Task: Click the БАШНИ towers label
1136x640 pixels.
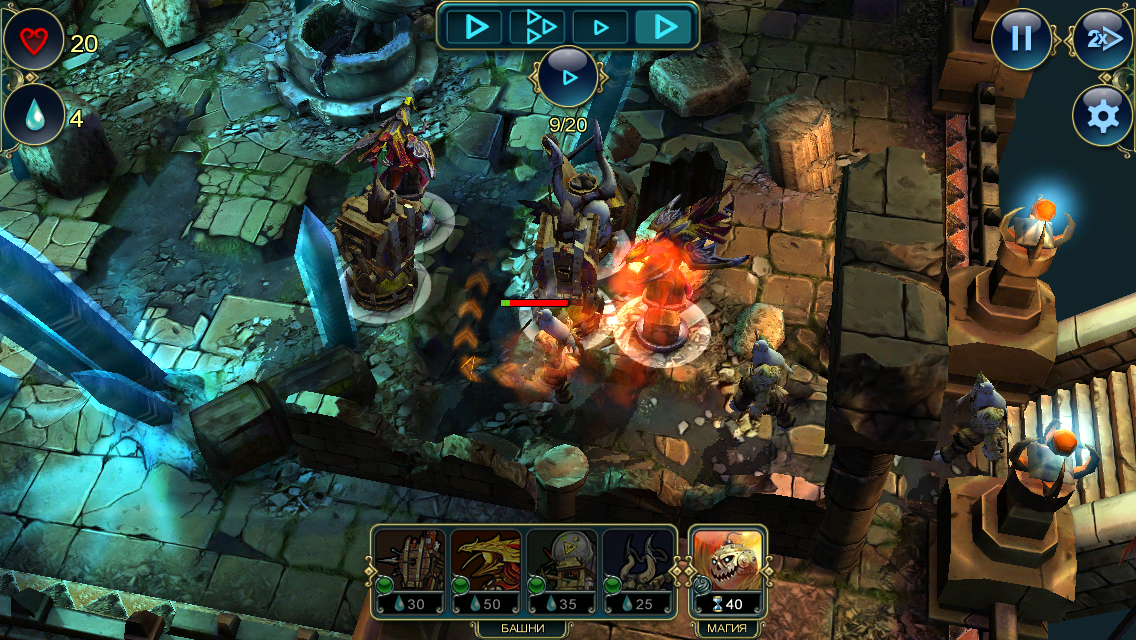Action: click(523, 628)
